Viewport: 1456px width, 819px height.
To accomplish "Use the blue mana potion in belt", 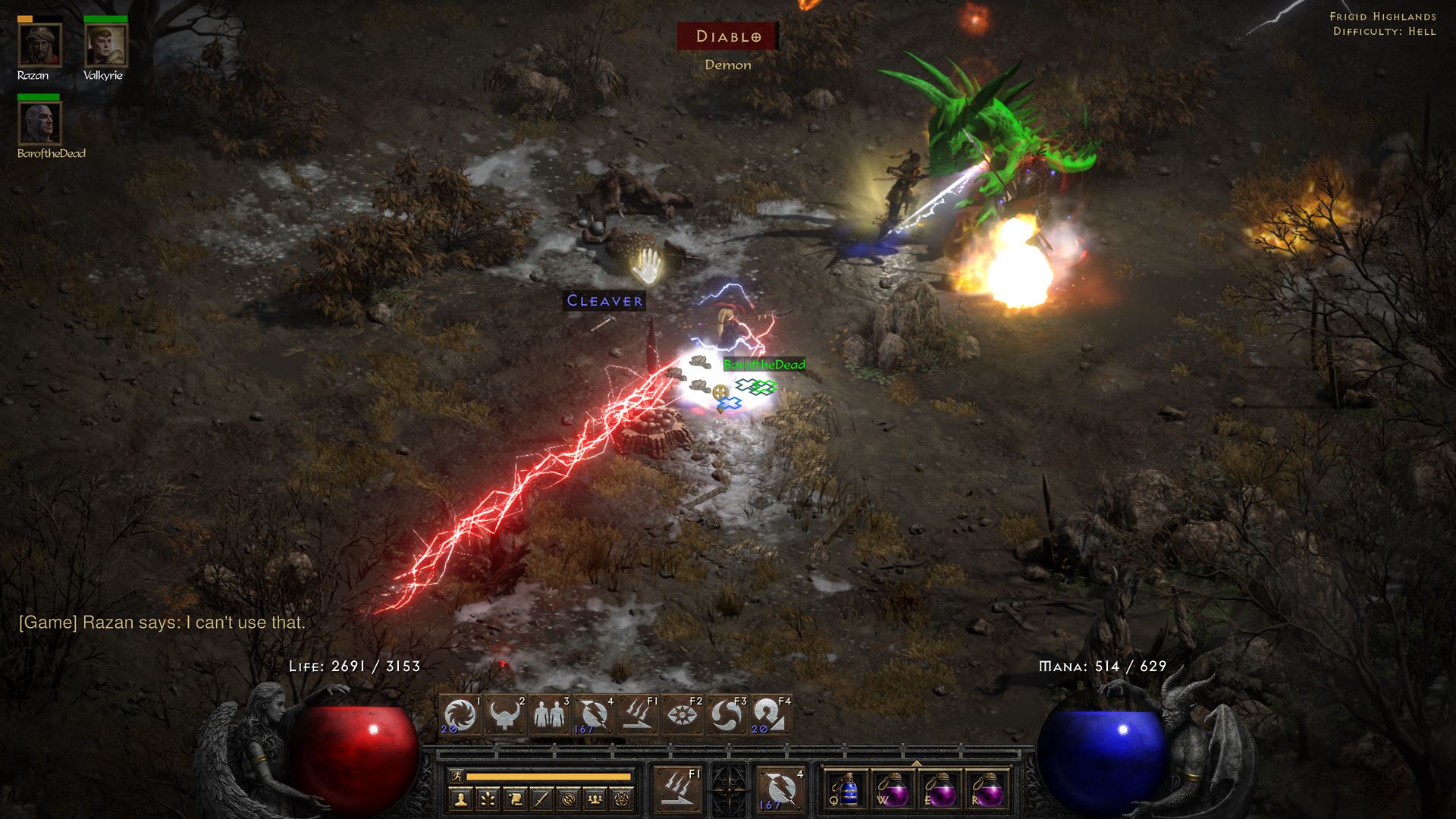I will (x=849, y=789).
